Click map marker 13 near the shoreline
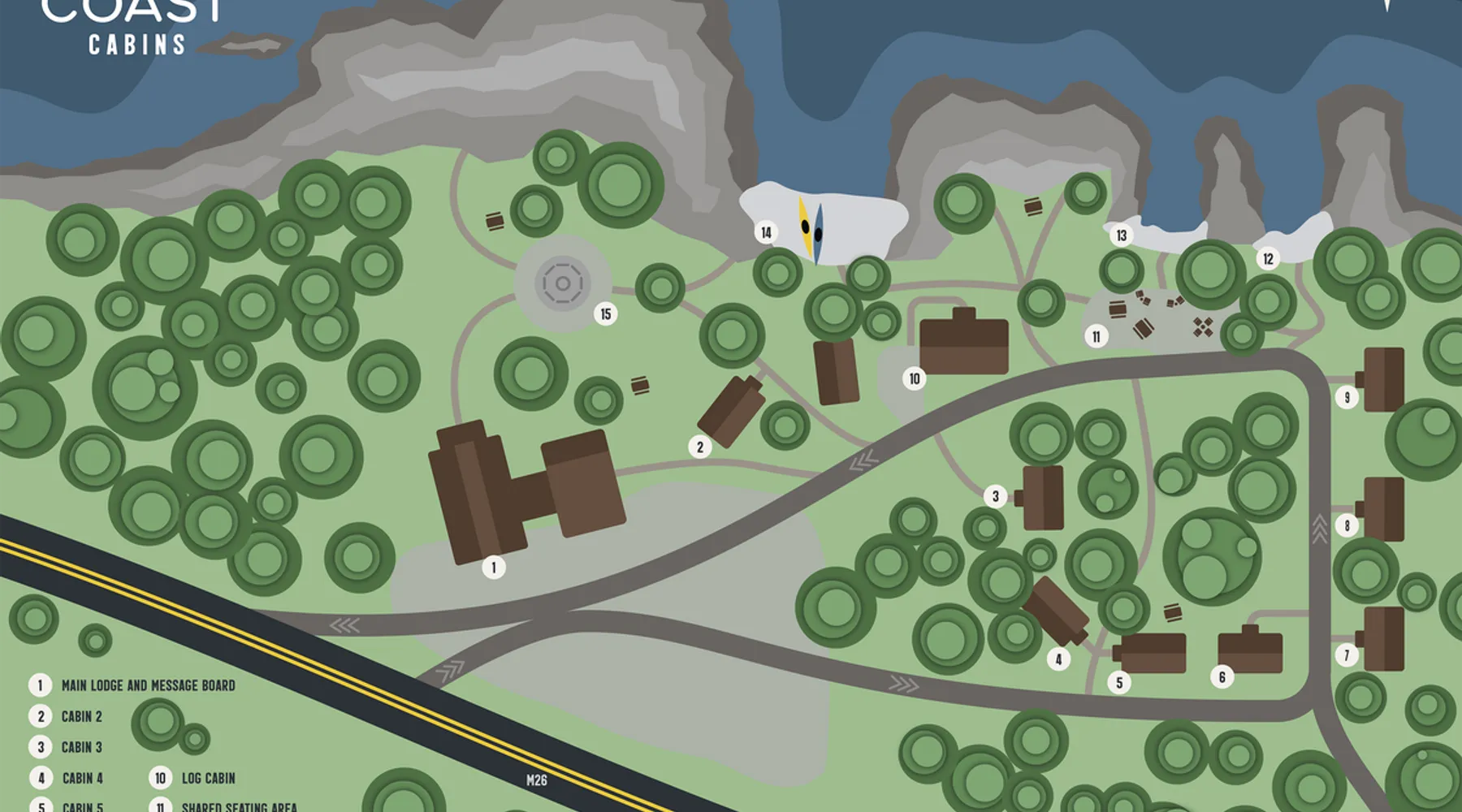The height and width of the screenshot is (812, 1462). 1122,235
